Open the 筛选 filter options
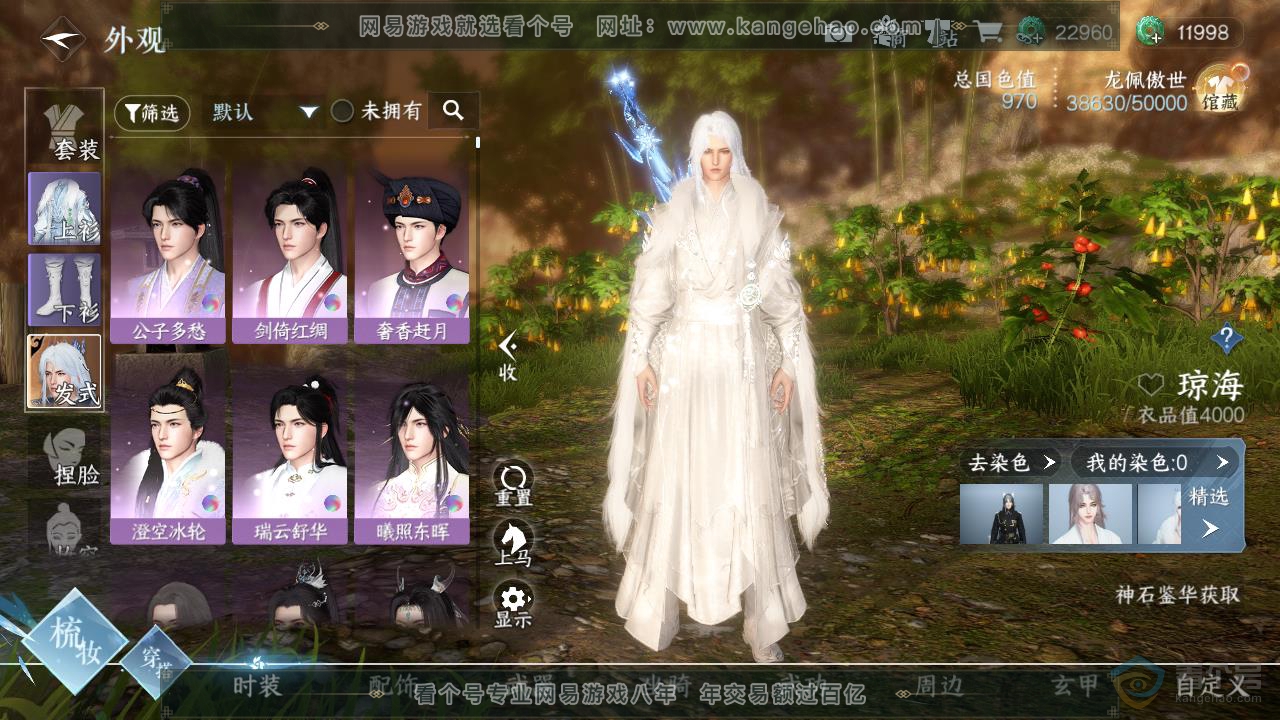 point(152,113)
